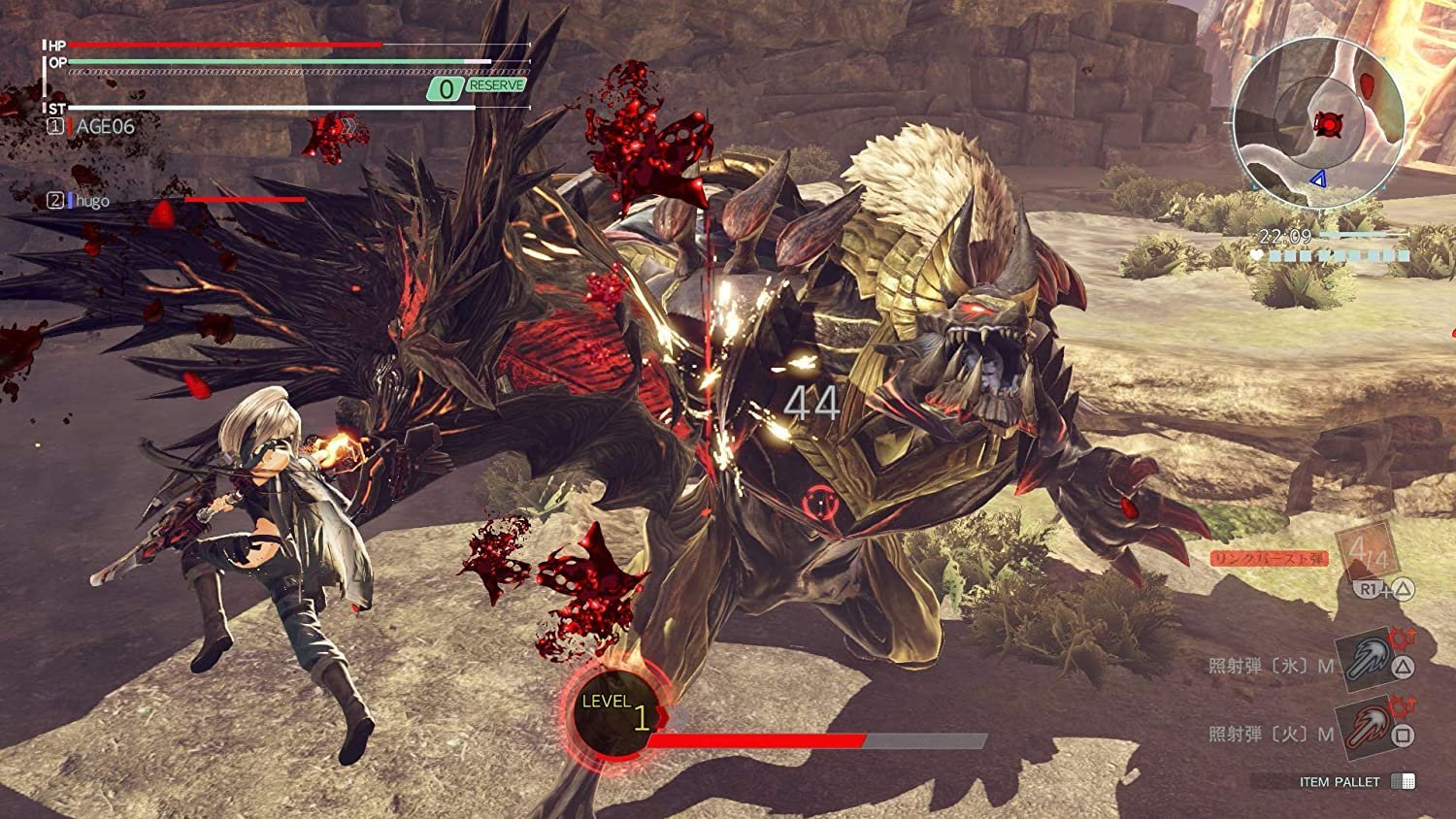This screenshot has height=819, width=1456.
Task: Click the red HP bar at the top left
Action: click(x=223, y=45)
